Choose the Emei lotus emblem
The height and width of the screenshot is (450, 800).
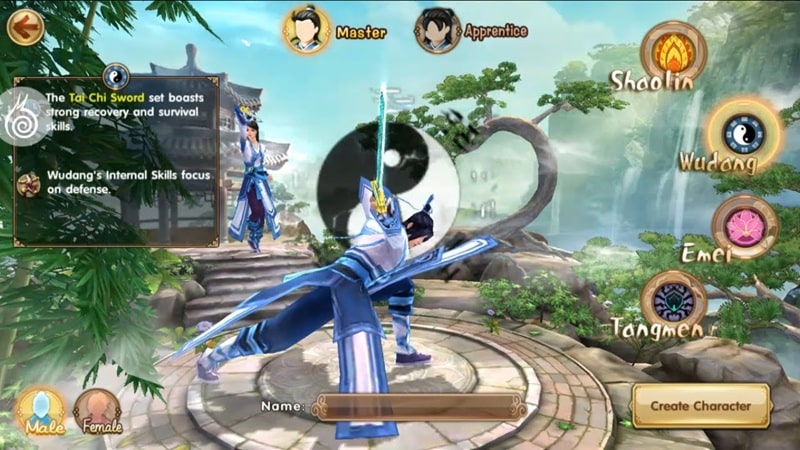(x=745, y=224)
